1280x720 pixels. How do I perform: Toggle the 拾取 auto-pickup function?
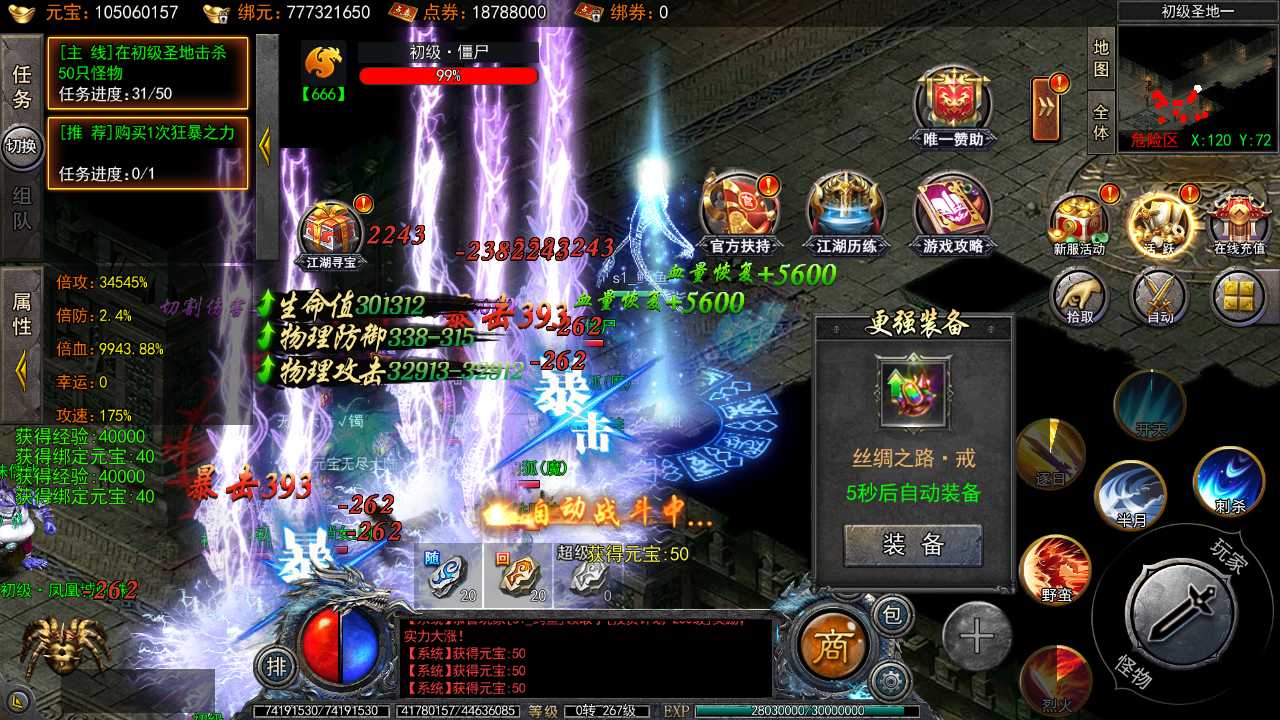click(x=1080, y=298)
